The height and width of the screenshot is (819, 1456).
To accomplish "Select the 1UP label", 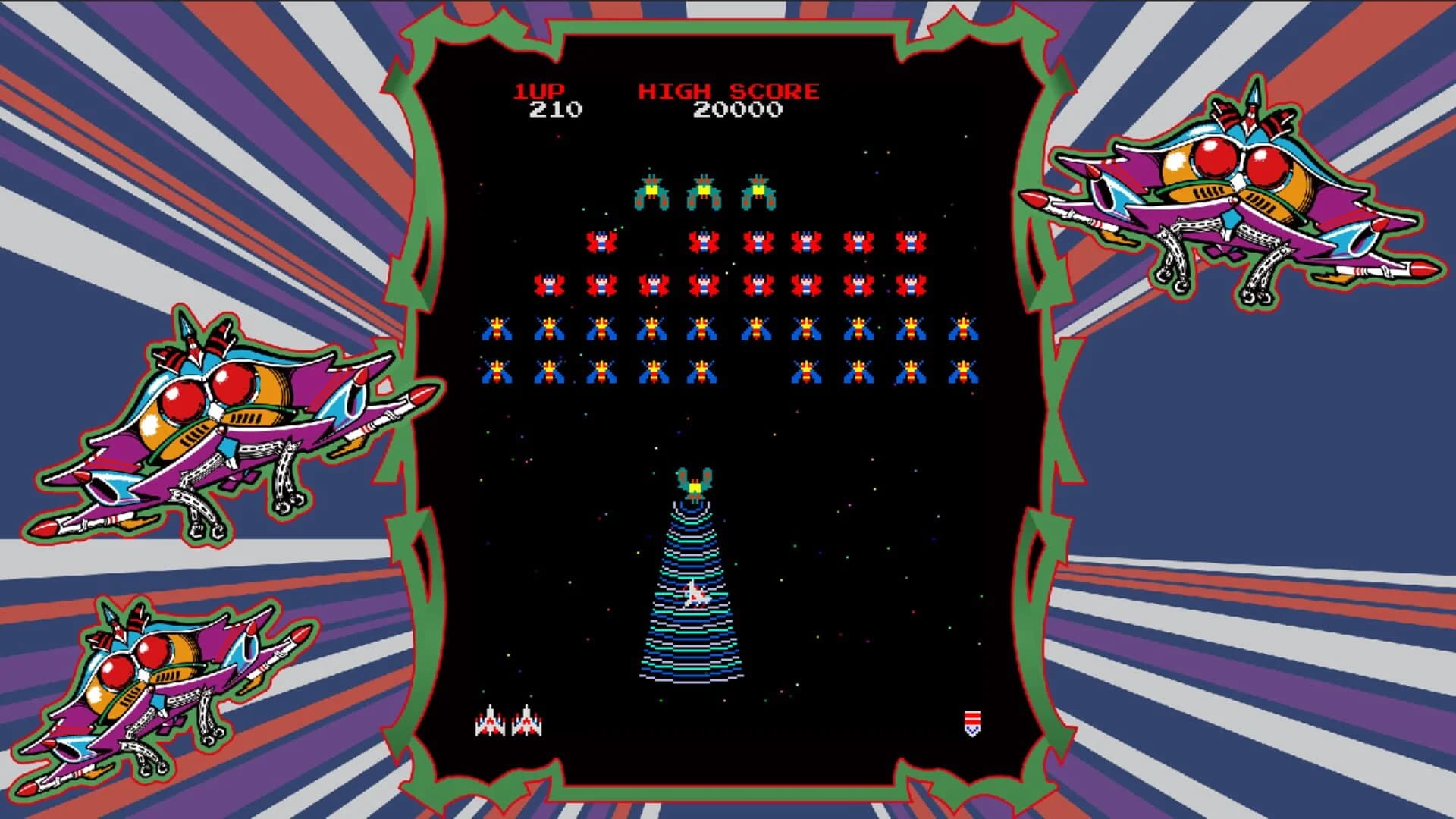I will coord(540,90).
